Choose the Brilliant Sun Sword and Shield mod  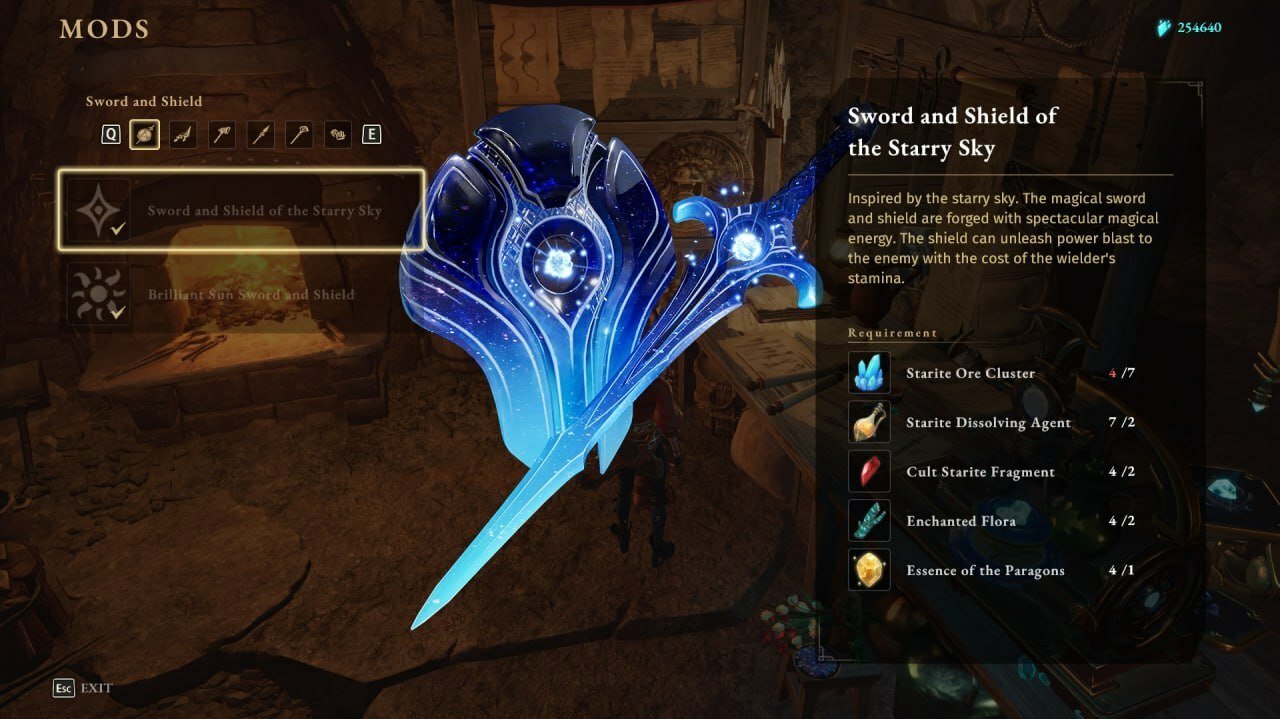(242, 294)
